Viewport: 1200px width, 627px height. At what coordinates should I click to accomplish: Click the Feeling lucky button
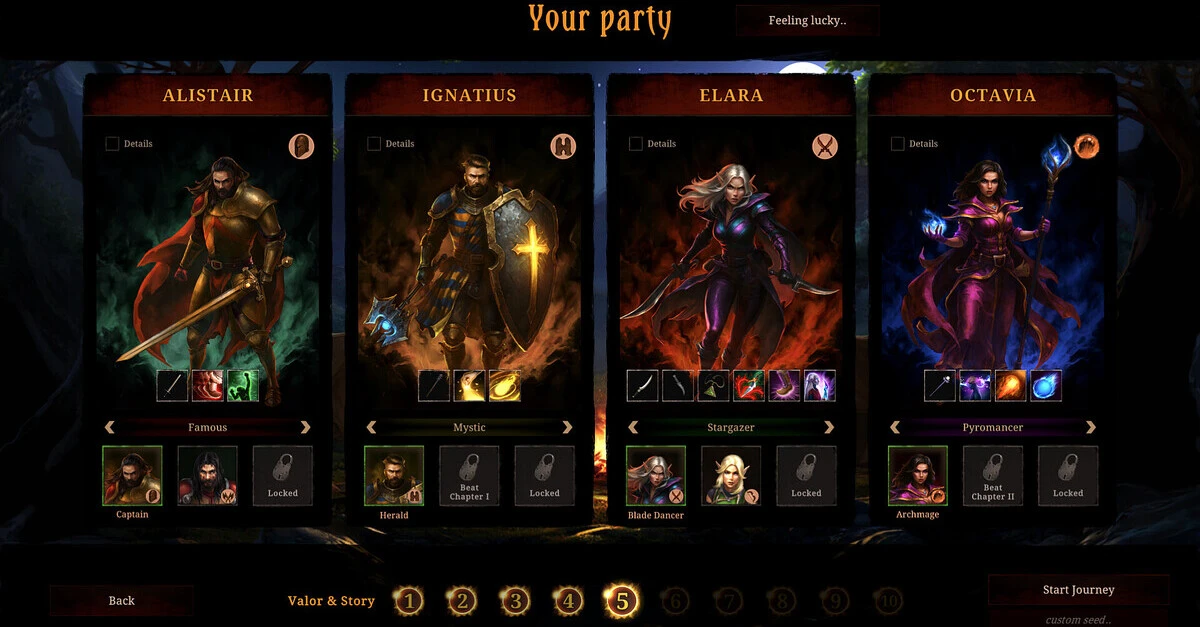pos(807,20)
